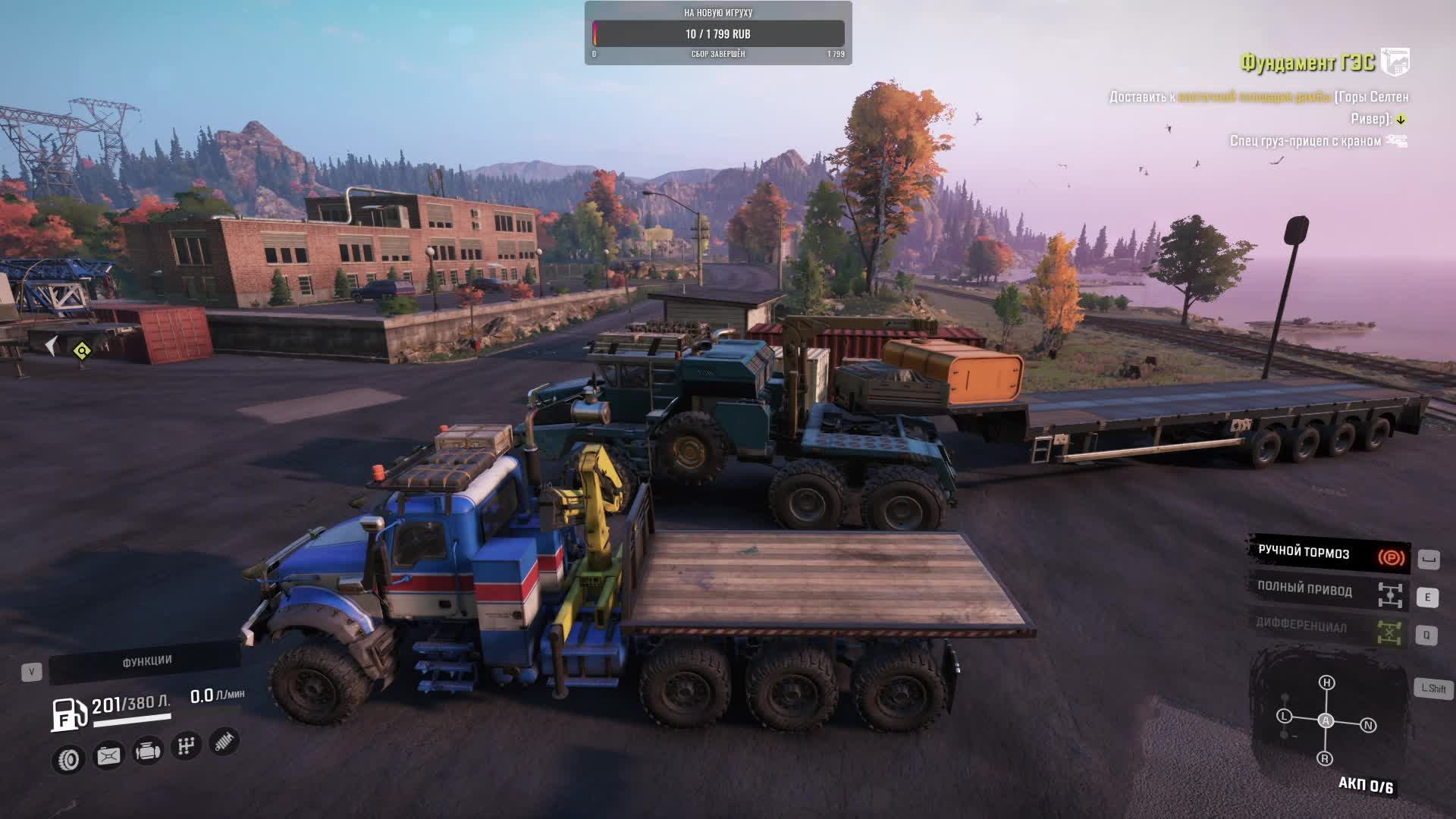Select Neutral N on the gearbox
Image resolution: width=1456 pixels, height=819 pixels.
1368,726
